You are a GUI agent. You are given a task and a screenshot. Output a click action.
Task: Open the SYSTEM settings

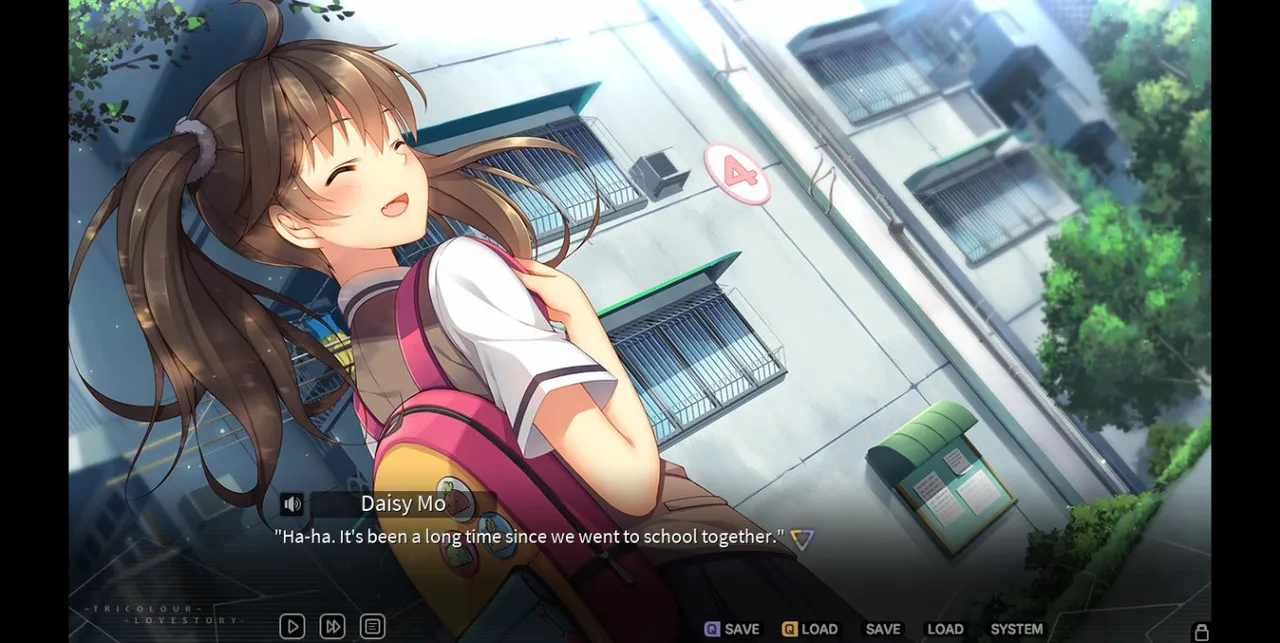point(1016,629)
